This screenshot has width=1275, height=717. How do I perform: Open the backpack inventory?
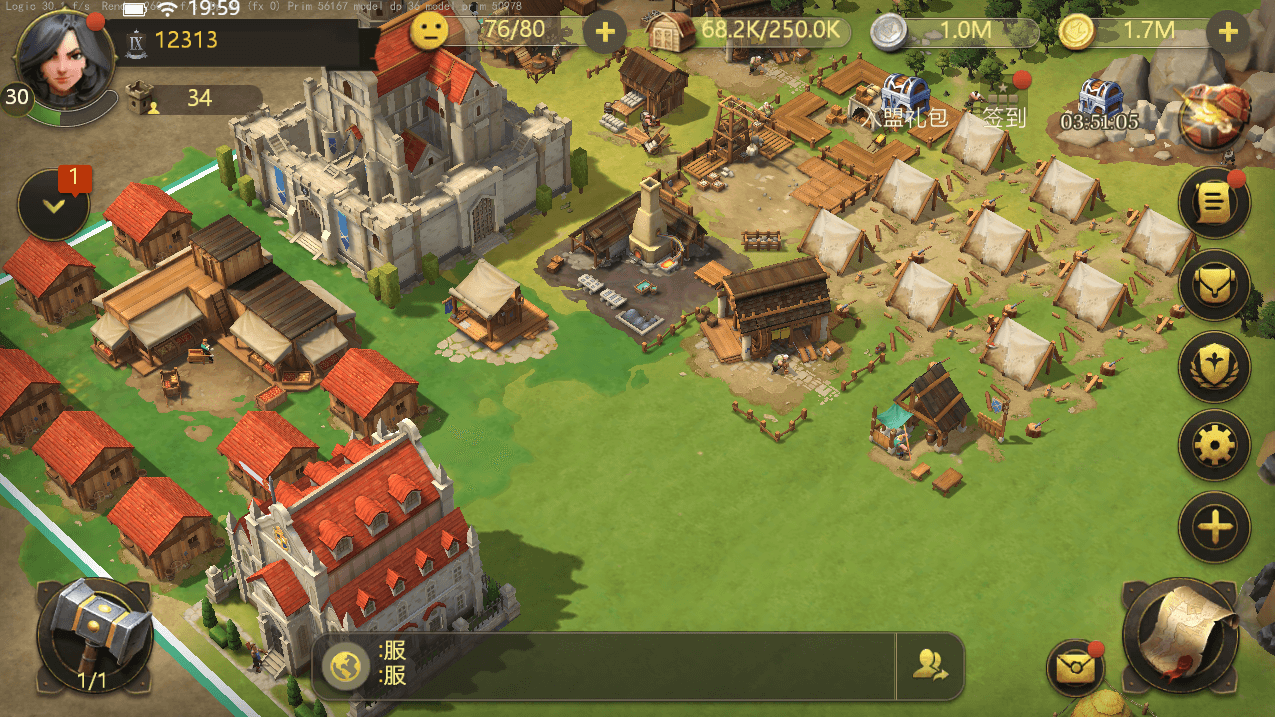(1214, 285)
